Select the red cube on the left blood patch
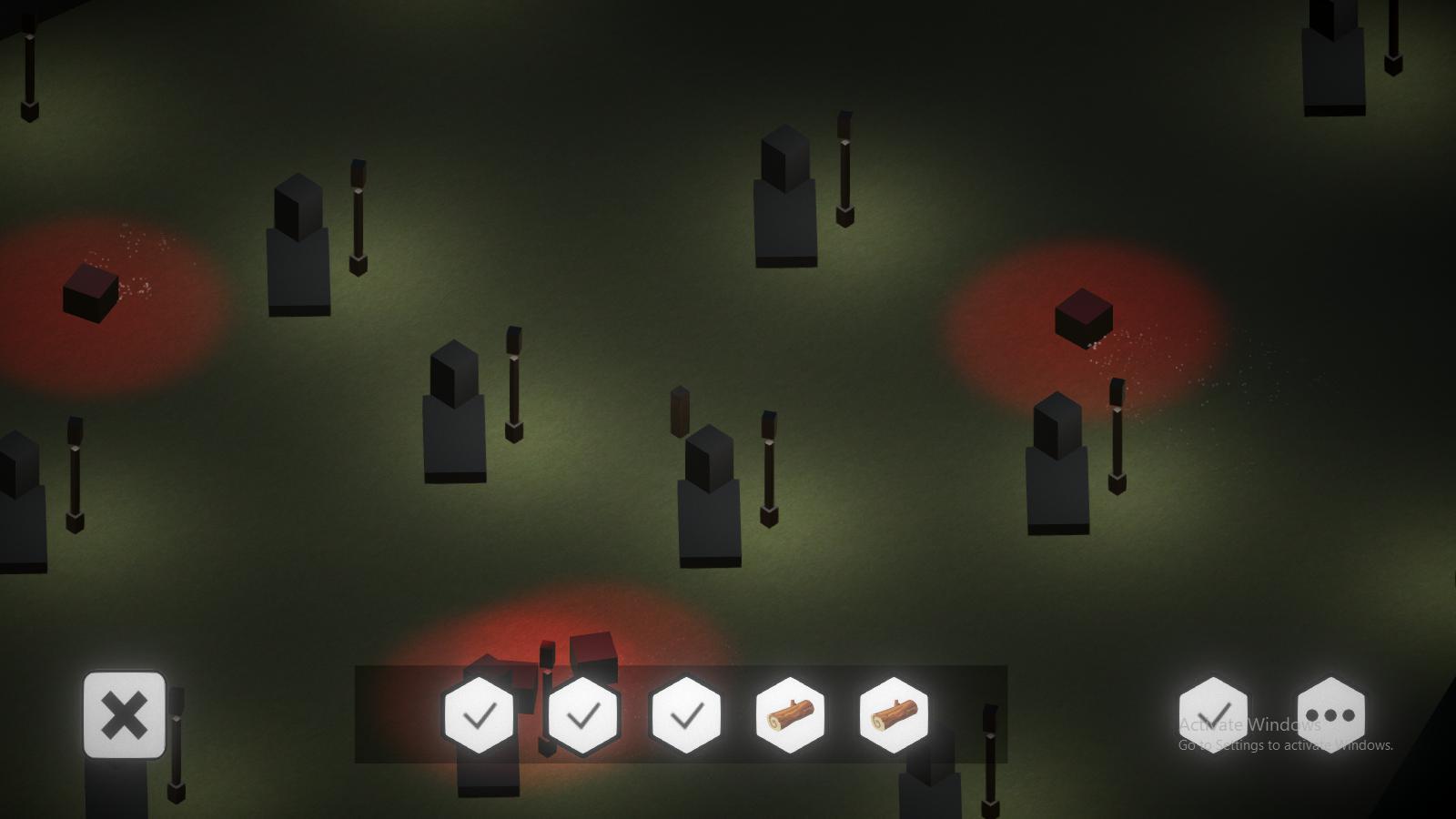 (91, 291)
